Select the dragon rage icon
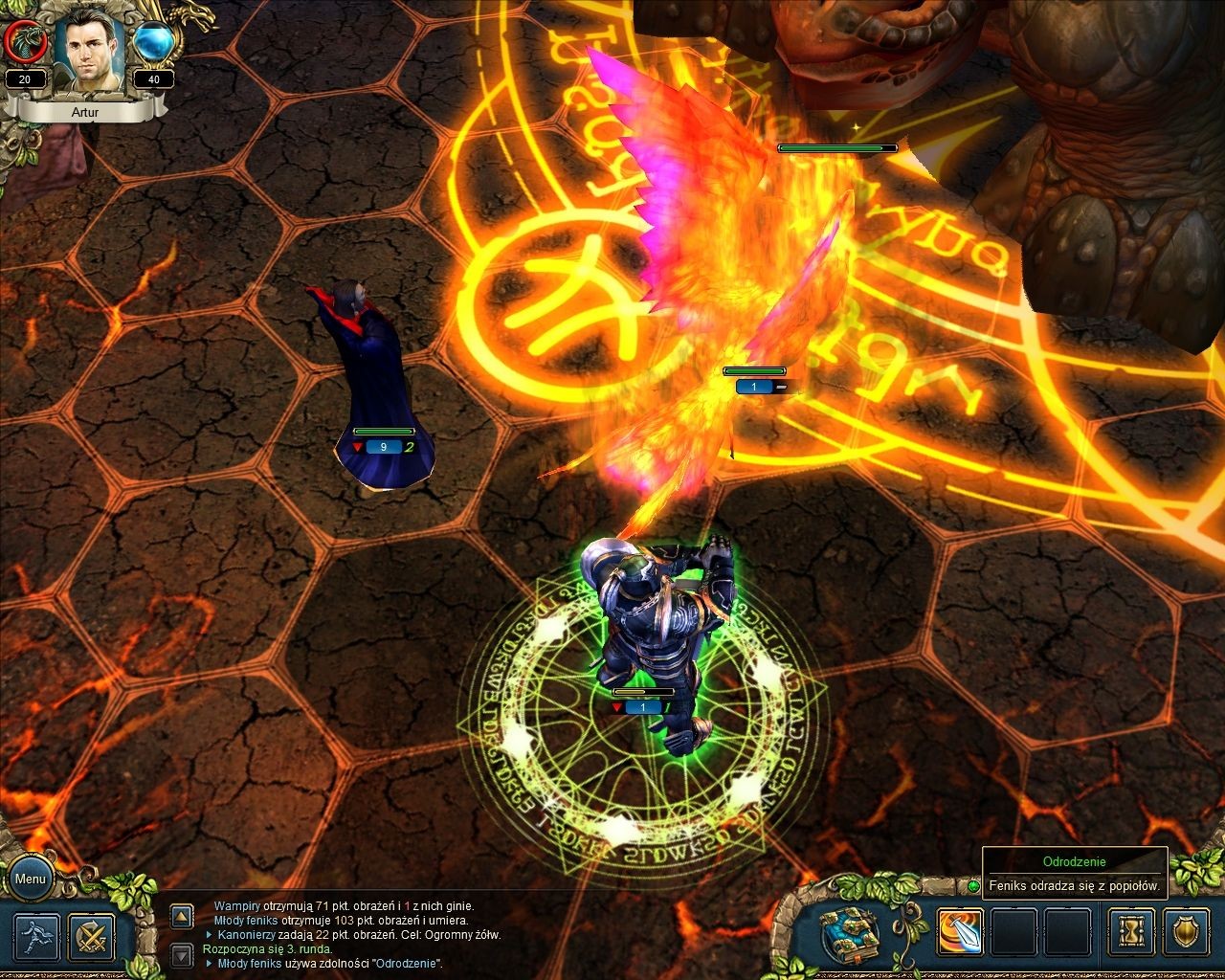This screenshot has width=1225, height=980. pos(25,41)
